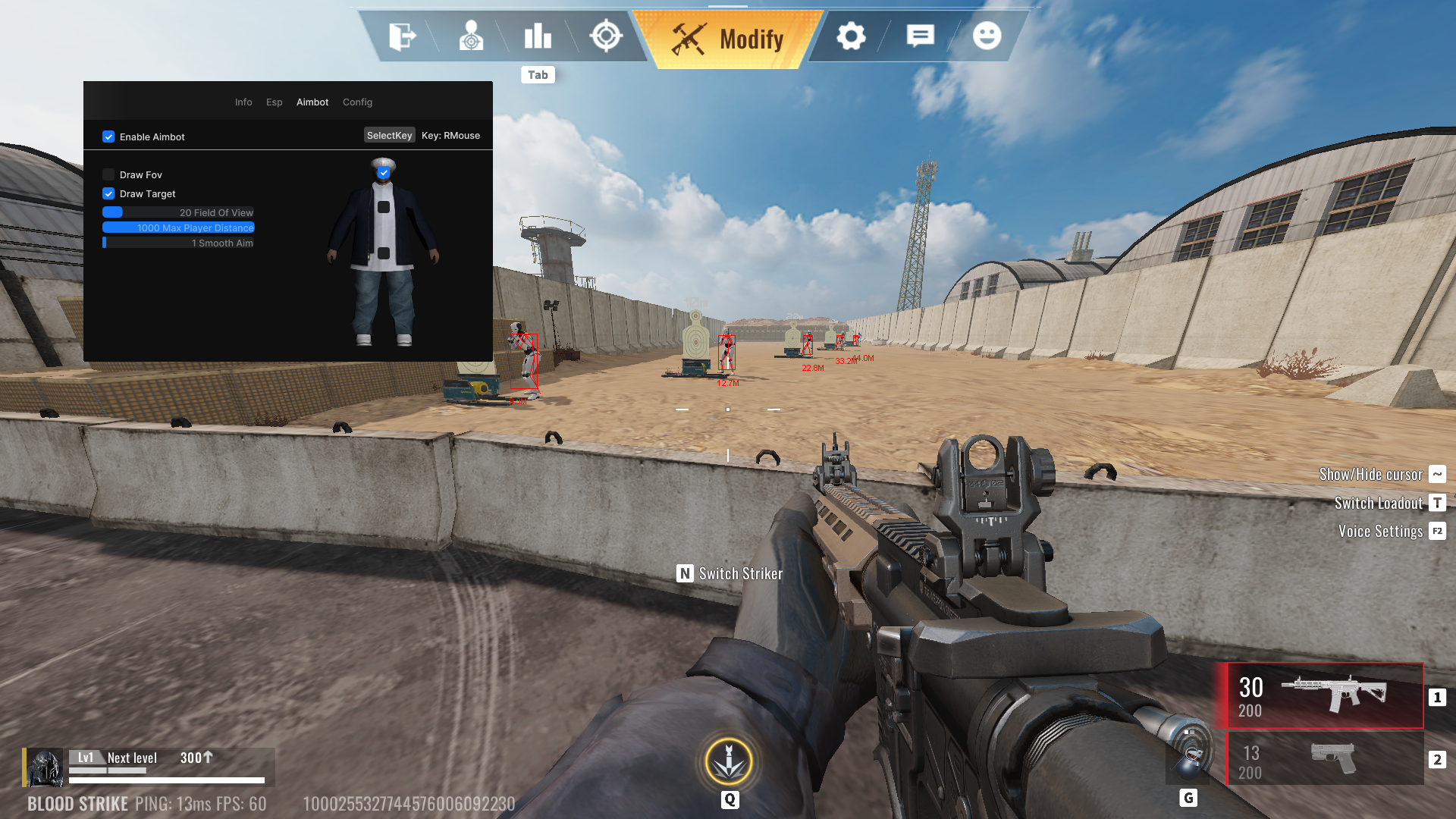Click the Max Player Distance slider
The width and height of the screenshot is (1456, 819).
pyautogui.click(x=178, y=228)
